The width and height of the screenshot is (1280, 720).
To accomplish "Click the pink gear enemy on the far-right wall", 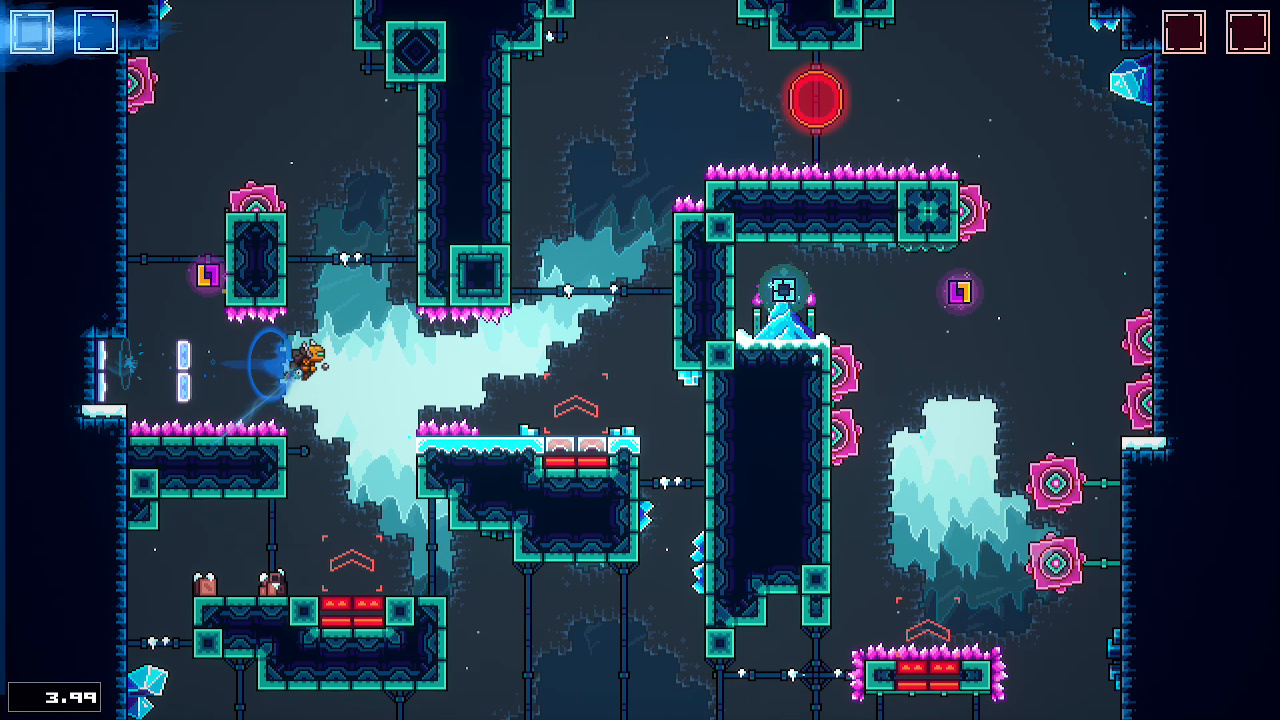I will coord(1139,340).
